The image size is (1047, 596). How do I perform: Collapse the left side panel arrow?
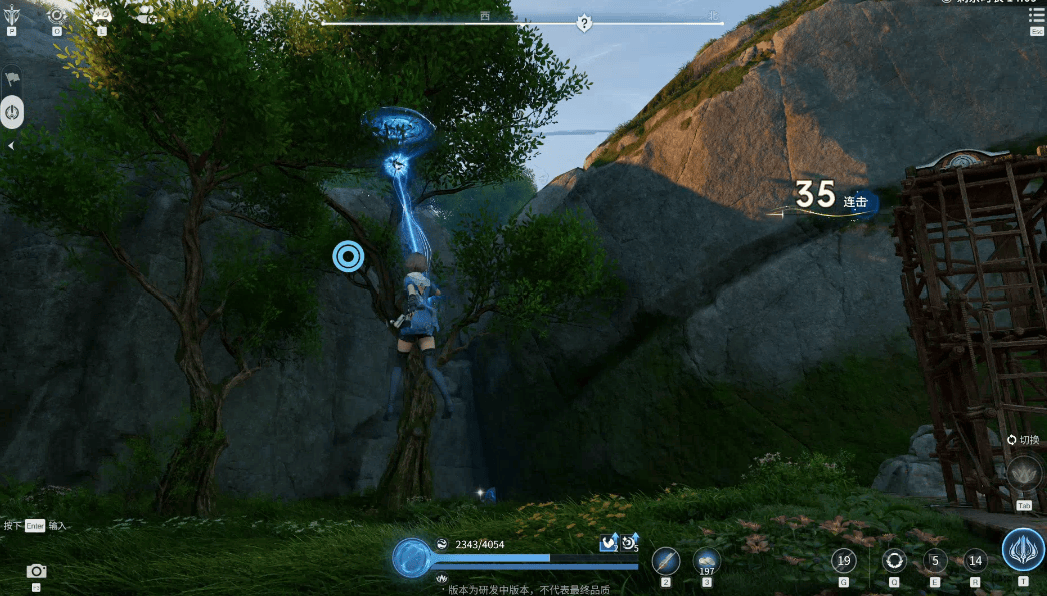pos(11,146)
